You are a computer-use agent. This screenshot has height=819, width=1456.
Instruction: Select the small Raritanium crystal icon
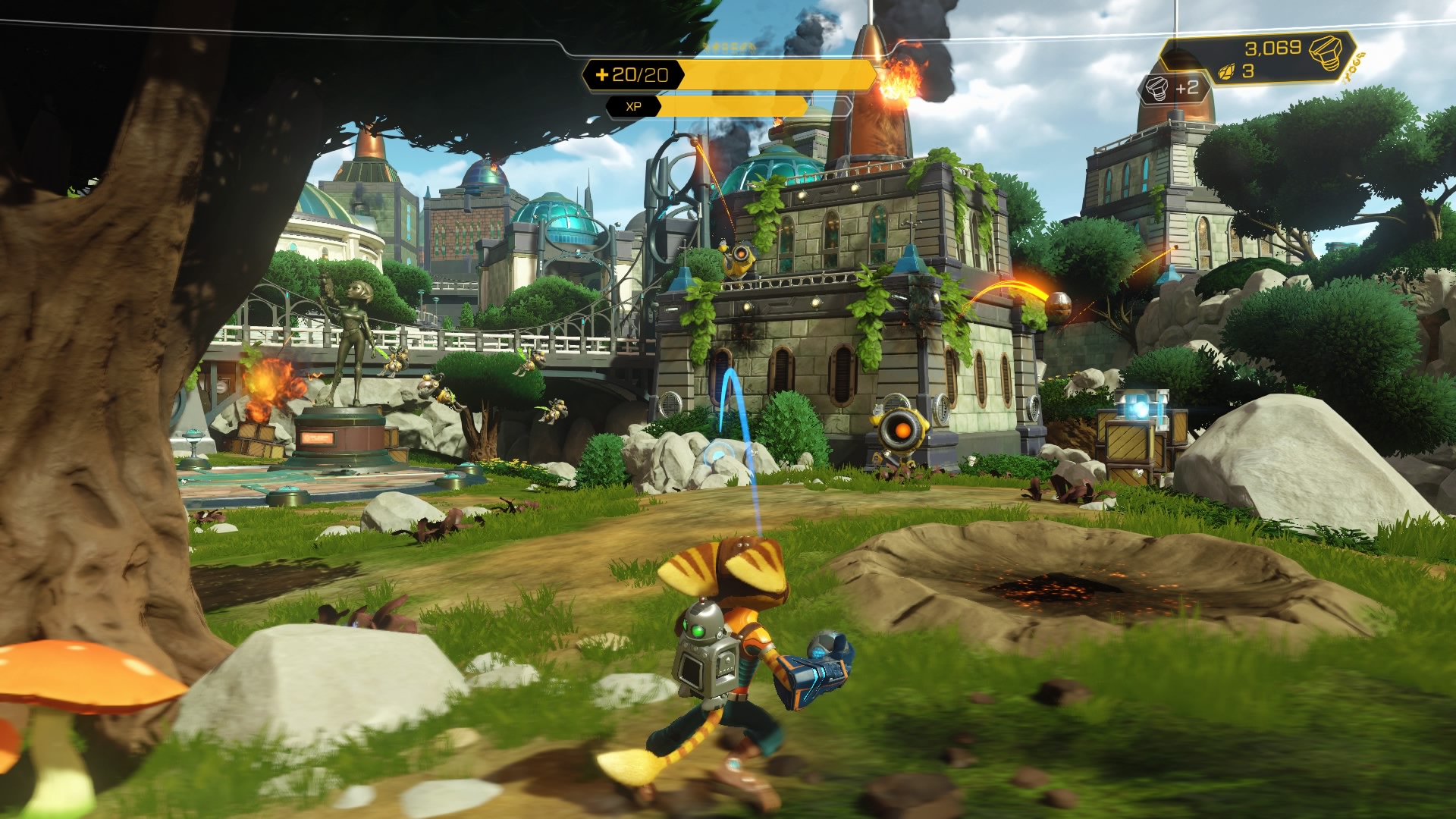point(1225,72)
